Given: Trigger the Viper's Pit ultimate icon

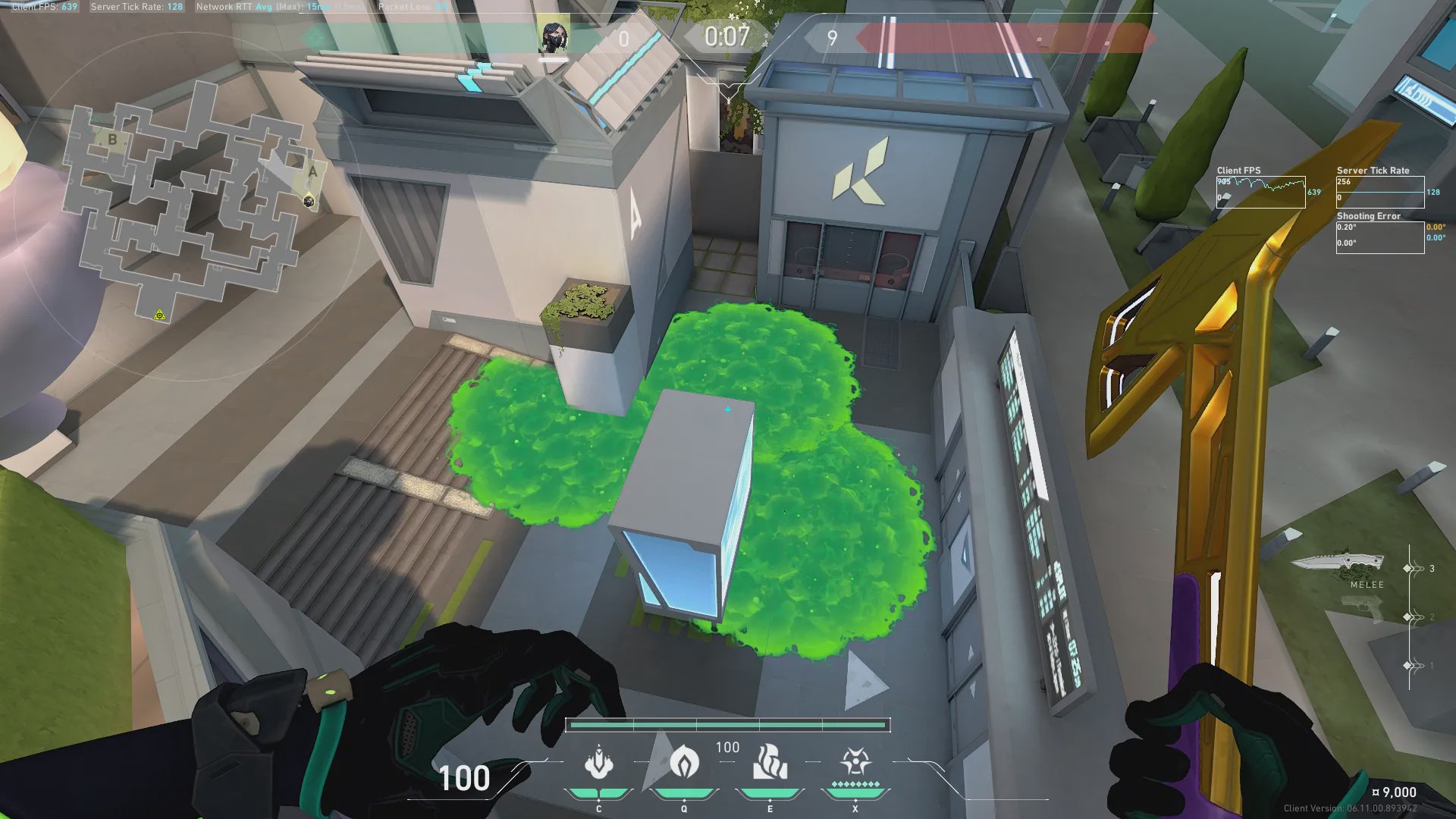Looking at the screenshot, I should (x=855, y=762).
